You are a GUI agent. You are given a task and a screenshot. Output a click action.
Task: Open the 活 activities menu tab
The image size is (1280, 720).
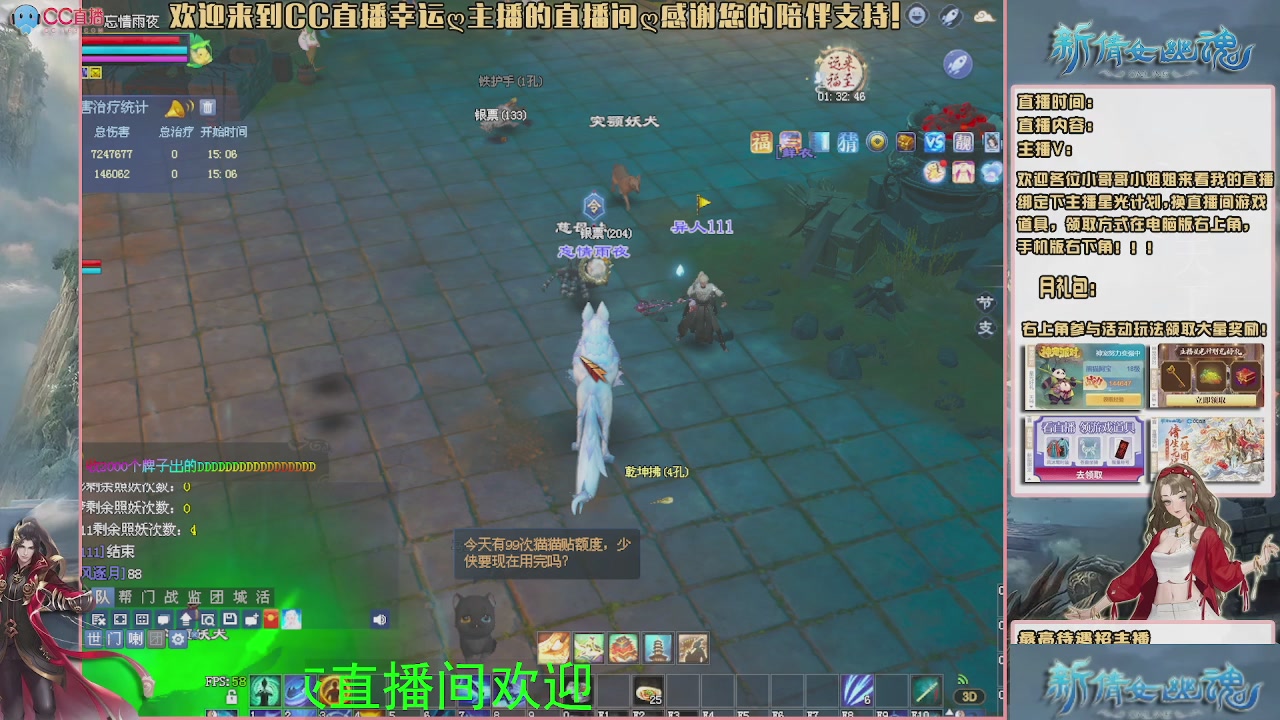(264, 597)
